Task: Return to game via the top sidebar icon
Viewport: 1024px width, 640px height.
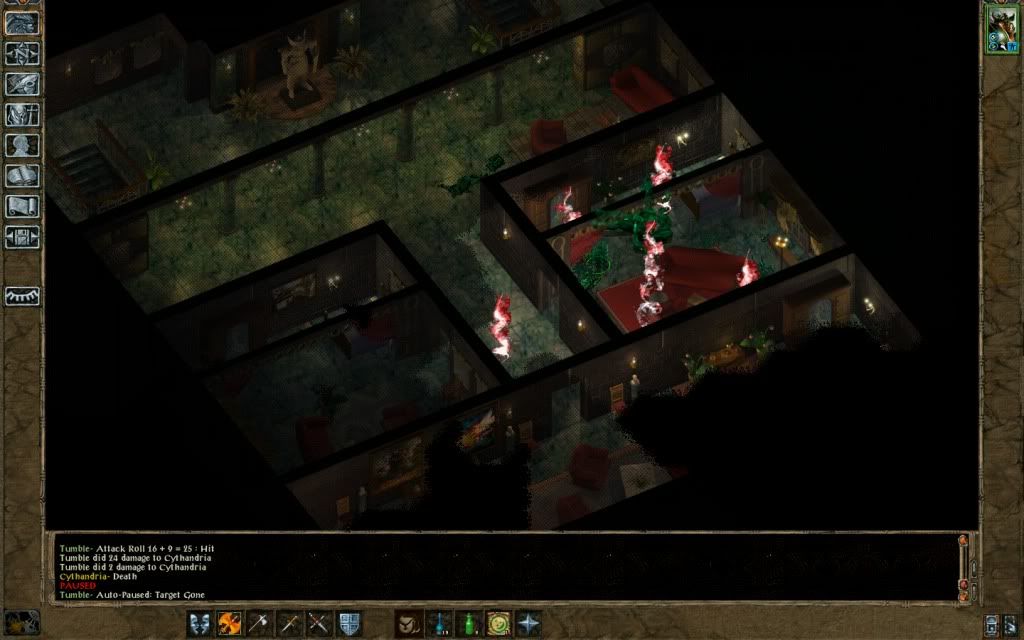Action: point(21,24)
